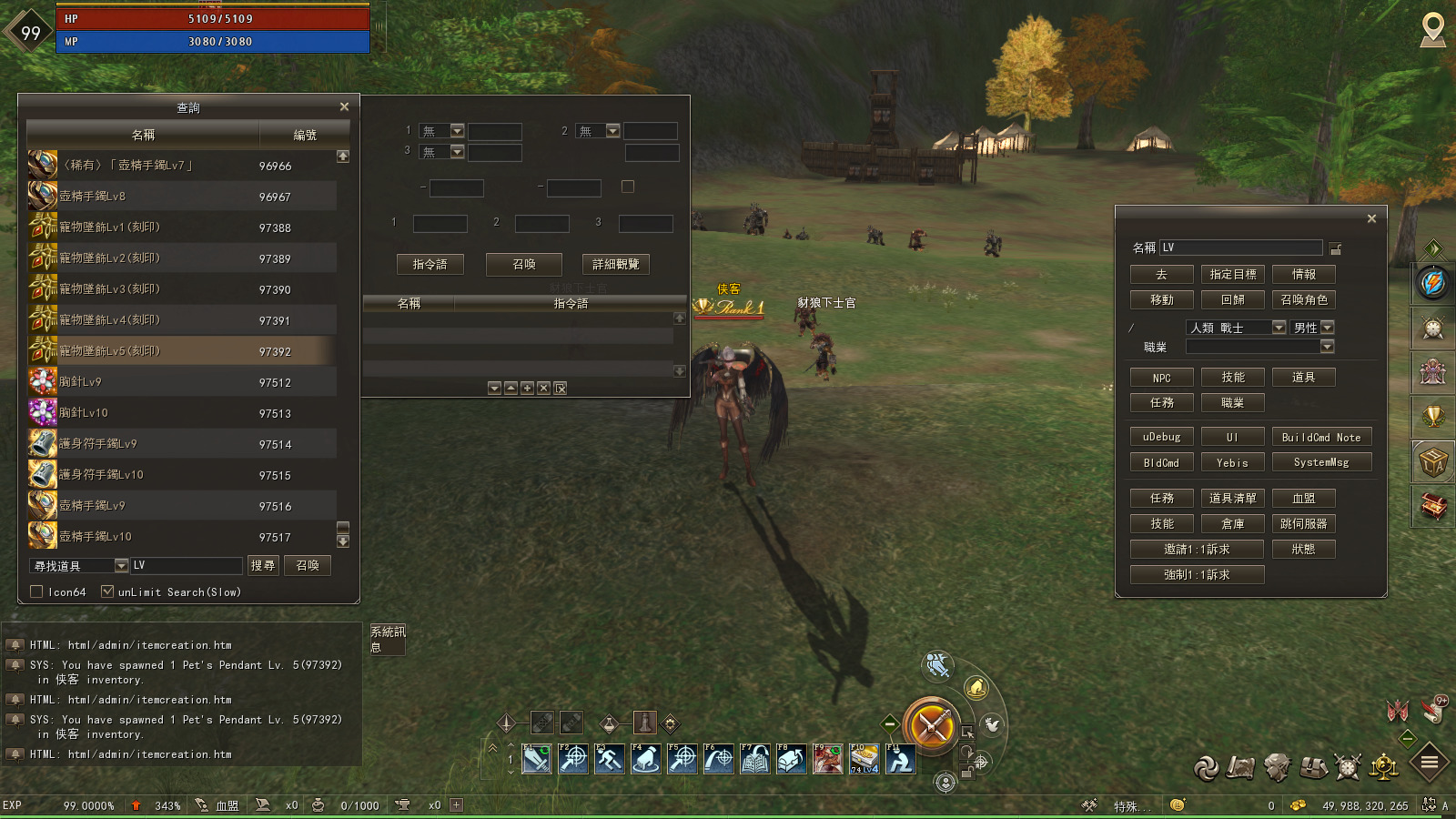Open the treasure chest icon on right edge
The width and height of the screenshot is (1456, 819).
click(x=1433, y=508)
